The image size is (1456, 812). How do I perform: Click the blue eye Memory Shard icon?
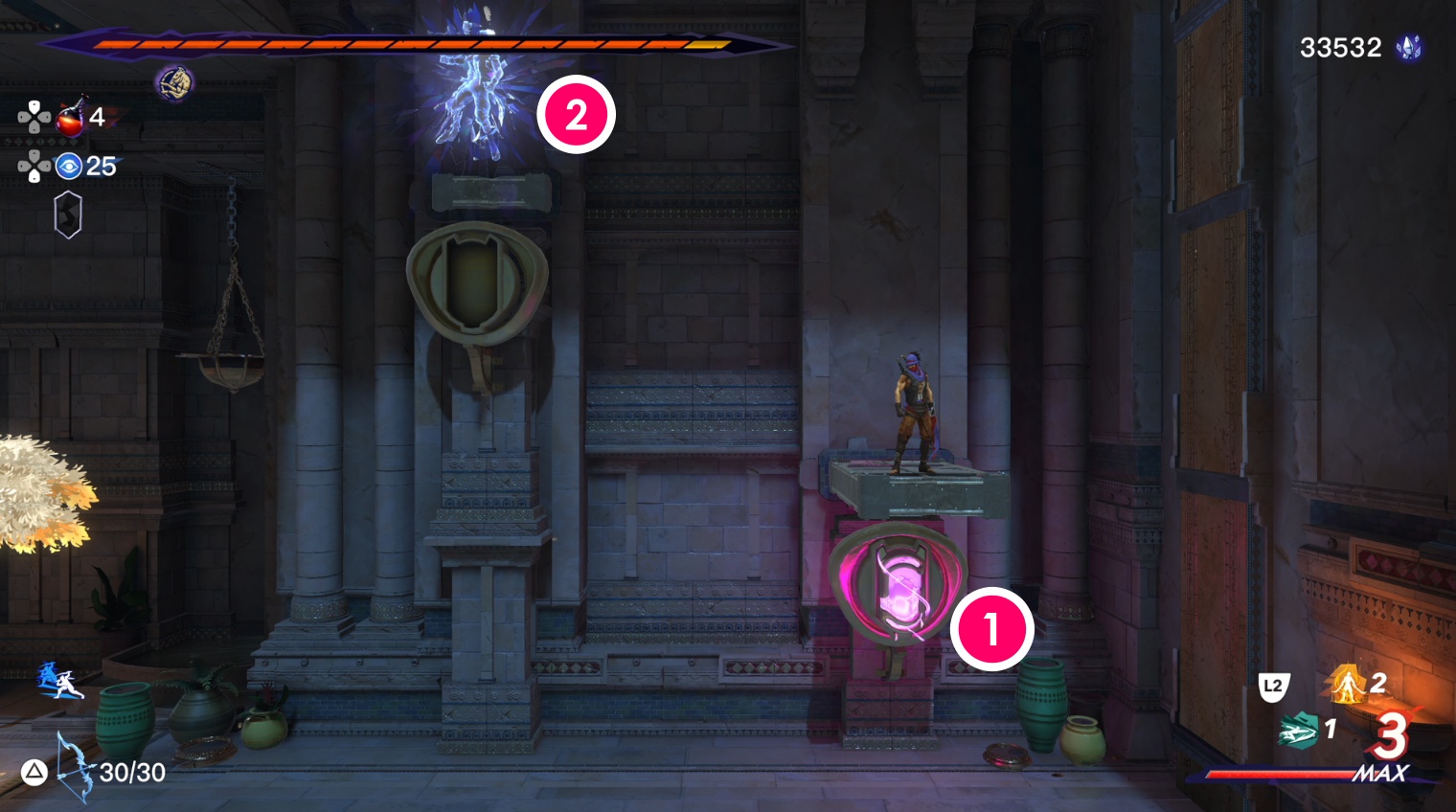69,167
